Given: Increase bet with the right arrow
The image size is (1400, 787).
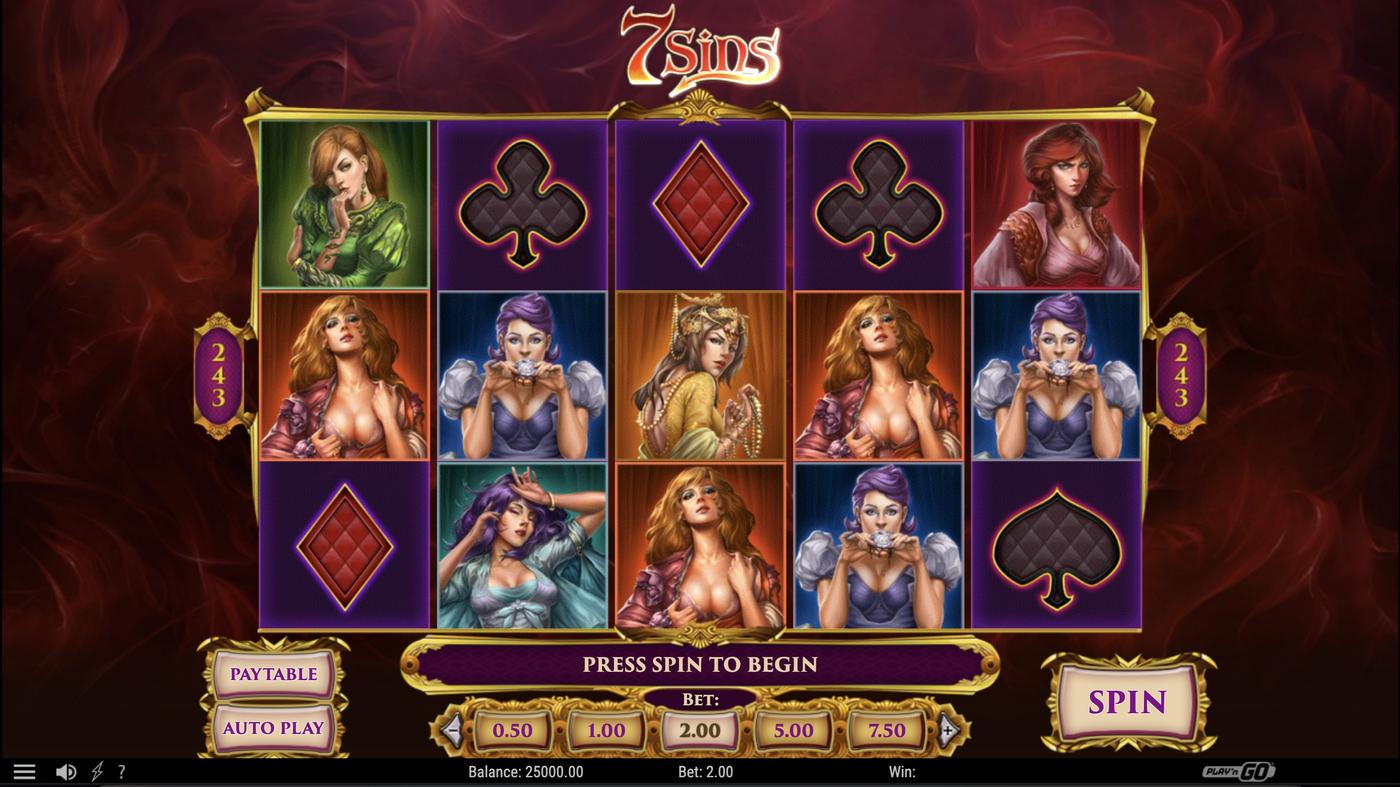Looking at the screenshot, I should (x=948, y=730).
